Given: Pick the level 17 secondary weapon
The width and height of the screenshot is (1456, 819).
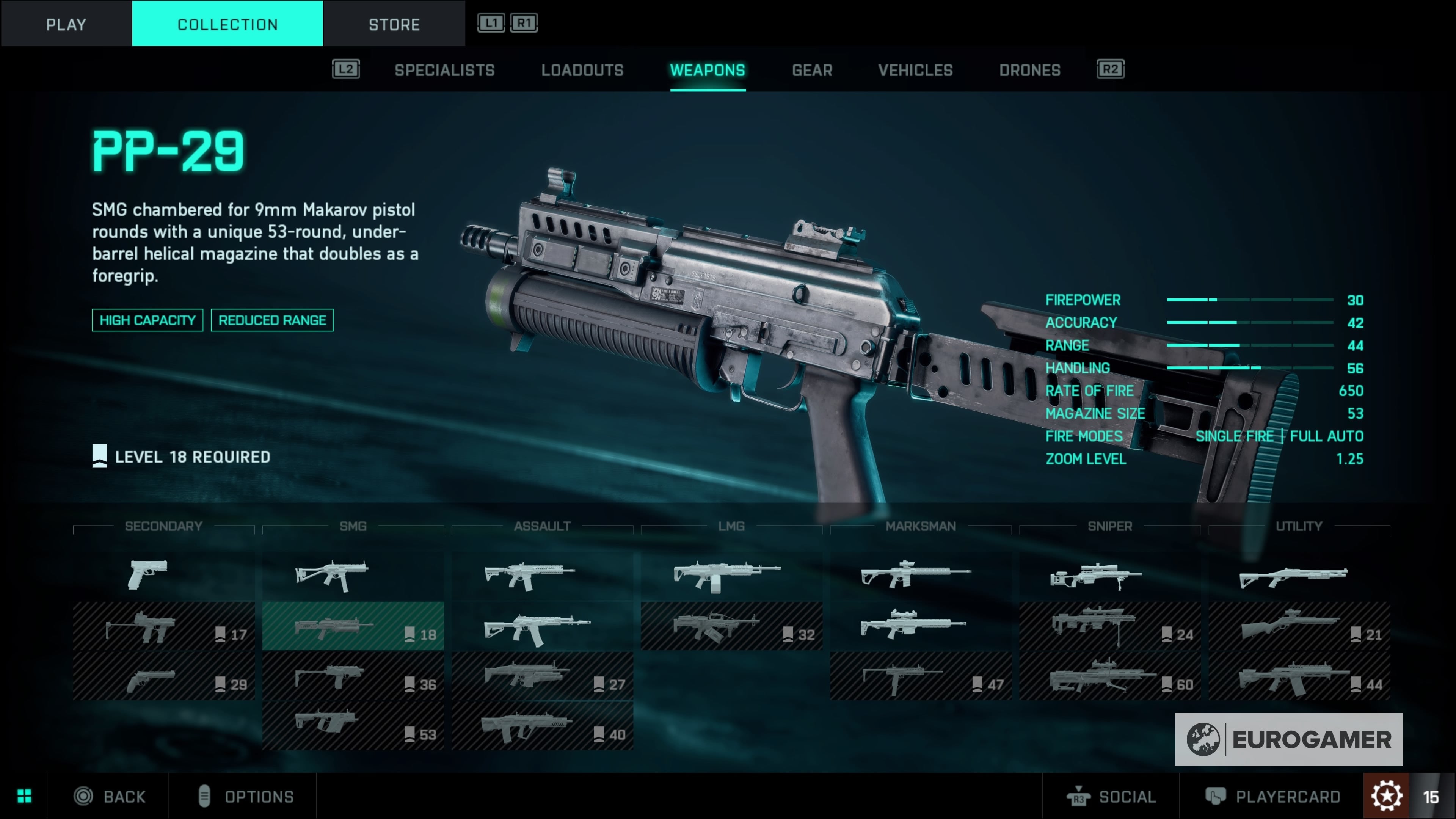Looking at the screenshot, I should [163, 626].
